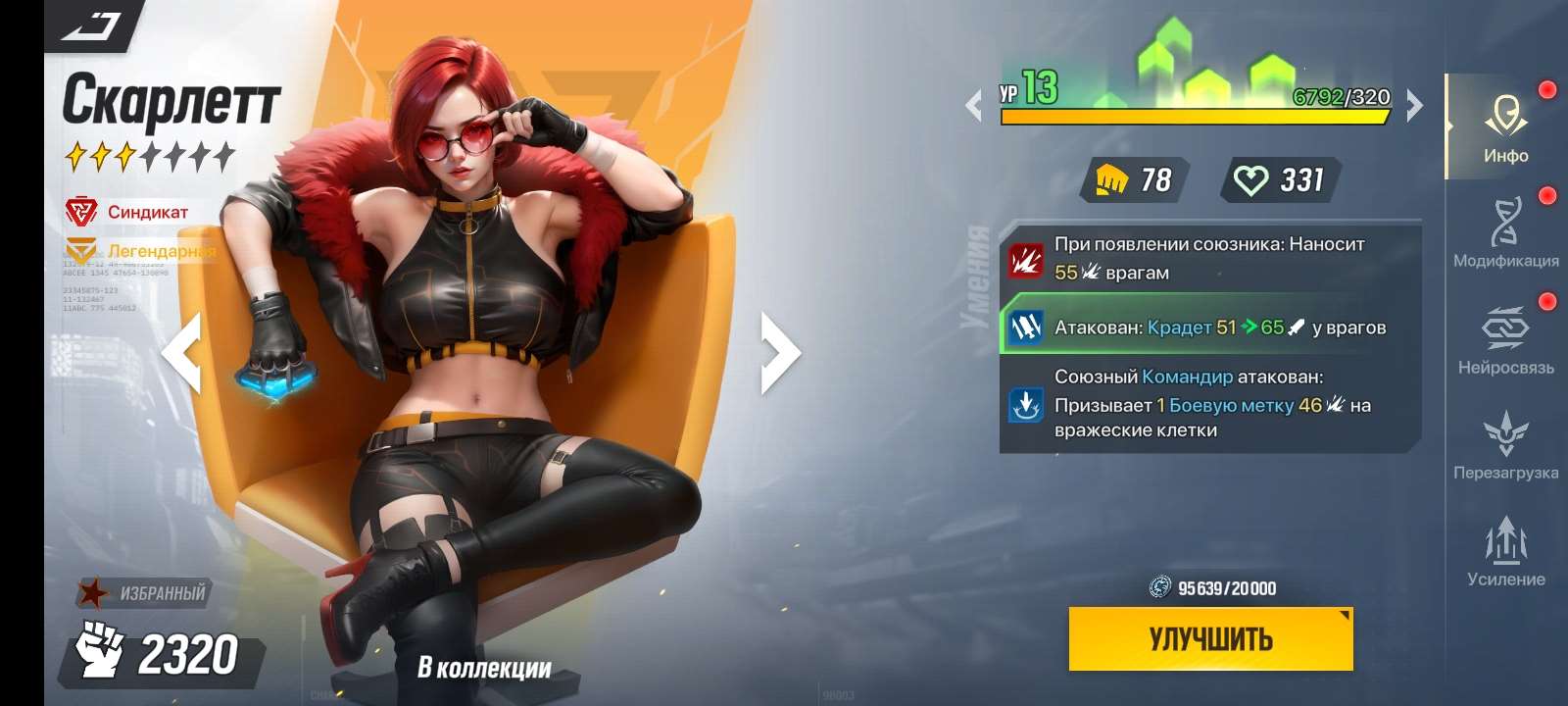Viewport: 1568px width, 706px height.
Task: Click the red explosion skill icon
Action: click(1025, 260)
